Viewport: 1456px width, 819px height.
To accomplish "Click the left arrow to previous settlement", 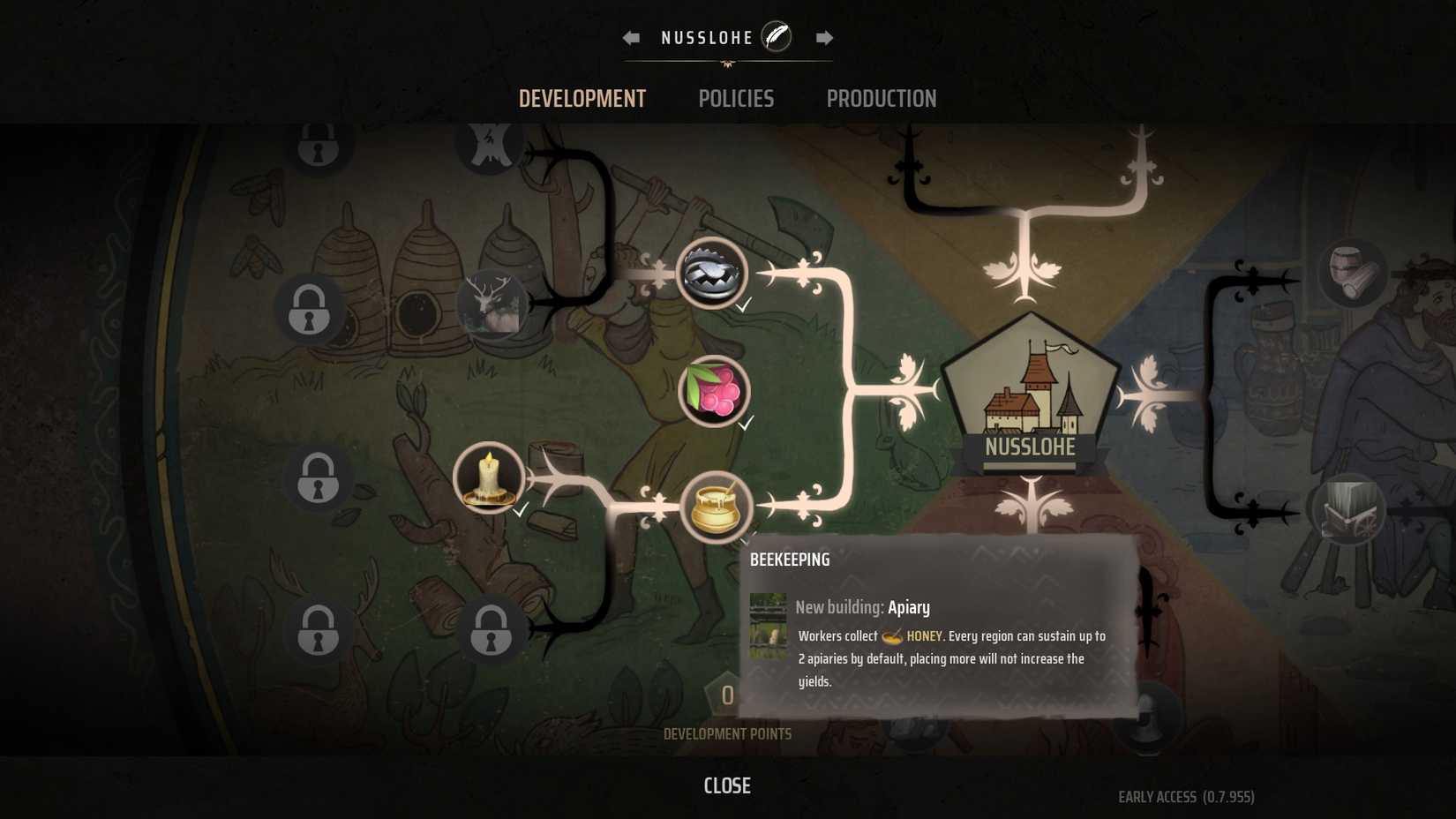I will point(629,37).
